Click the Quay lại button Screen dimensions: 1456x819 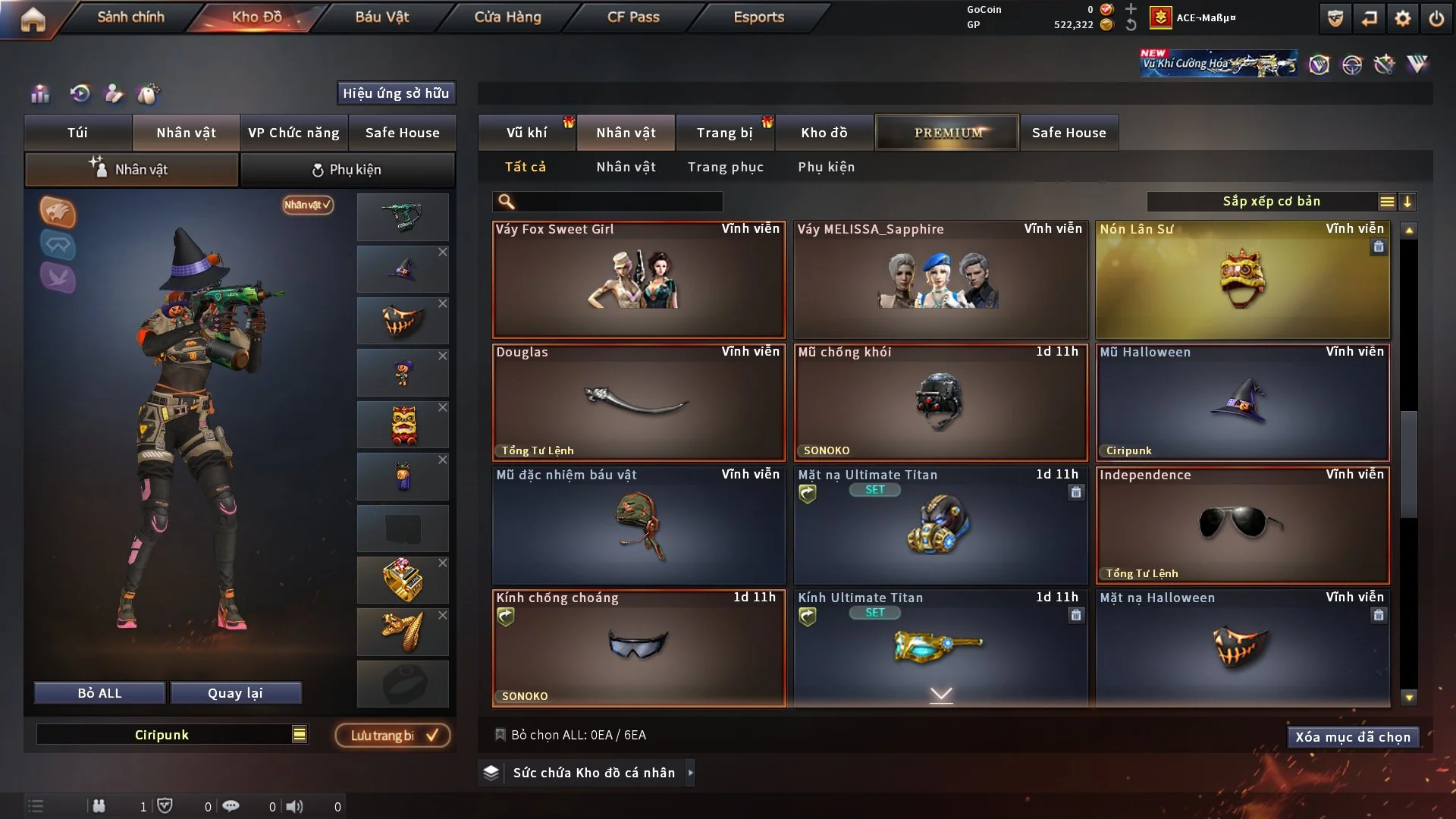coord(235,693)
